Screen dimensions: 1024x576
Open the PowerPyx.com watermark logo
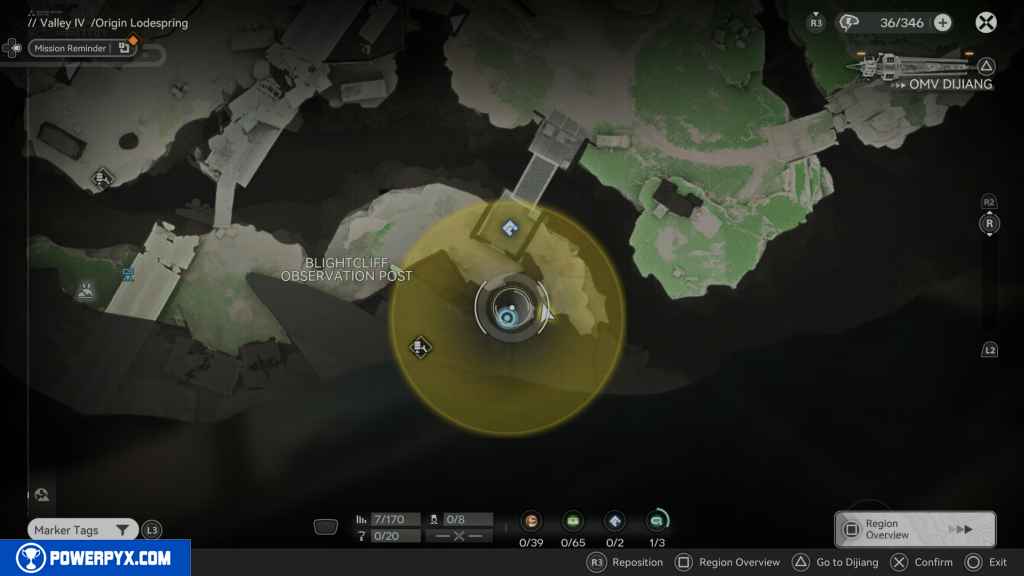(95, 558)
